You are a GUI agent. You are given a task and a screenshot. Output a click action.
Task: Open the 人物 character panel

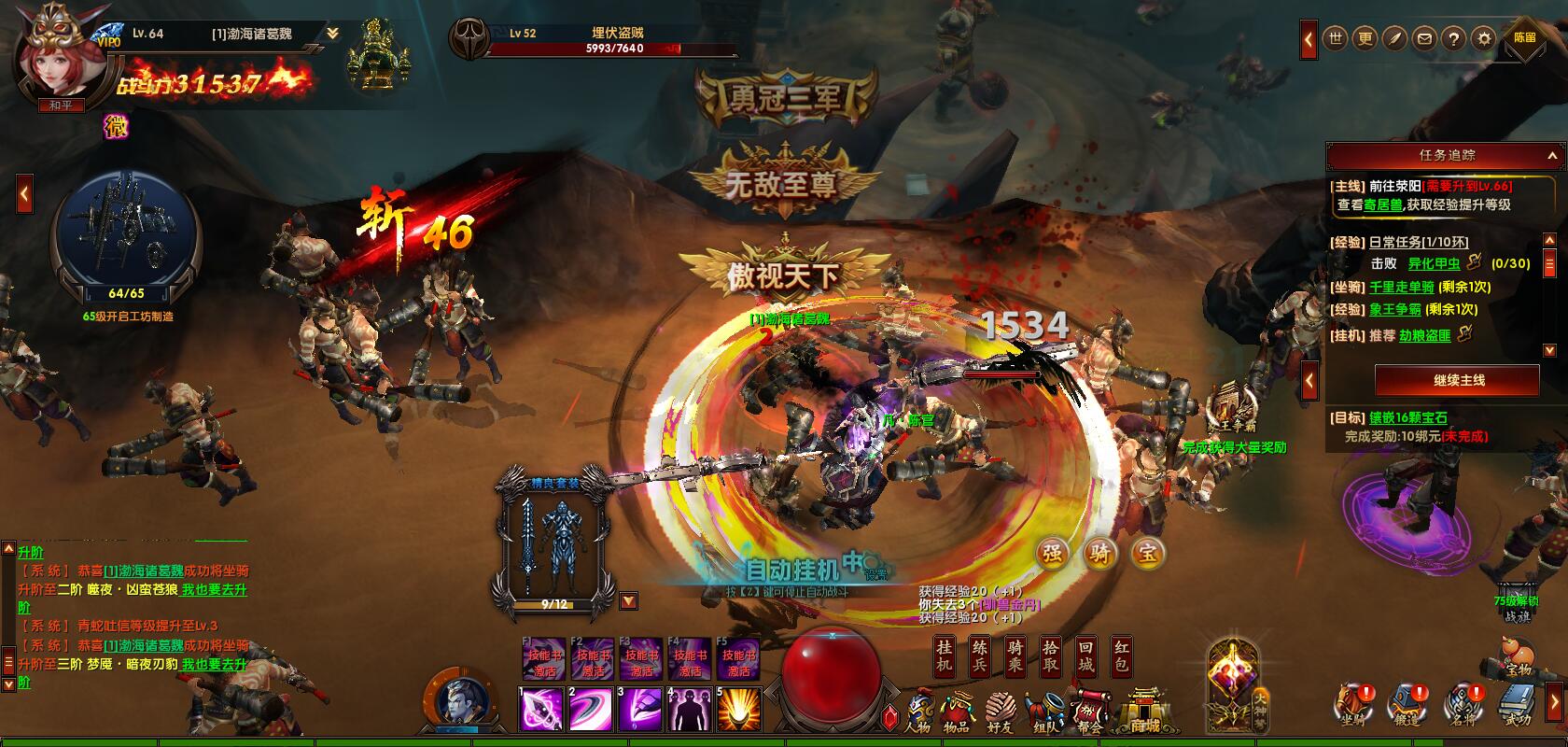coord(918,712)
